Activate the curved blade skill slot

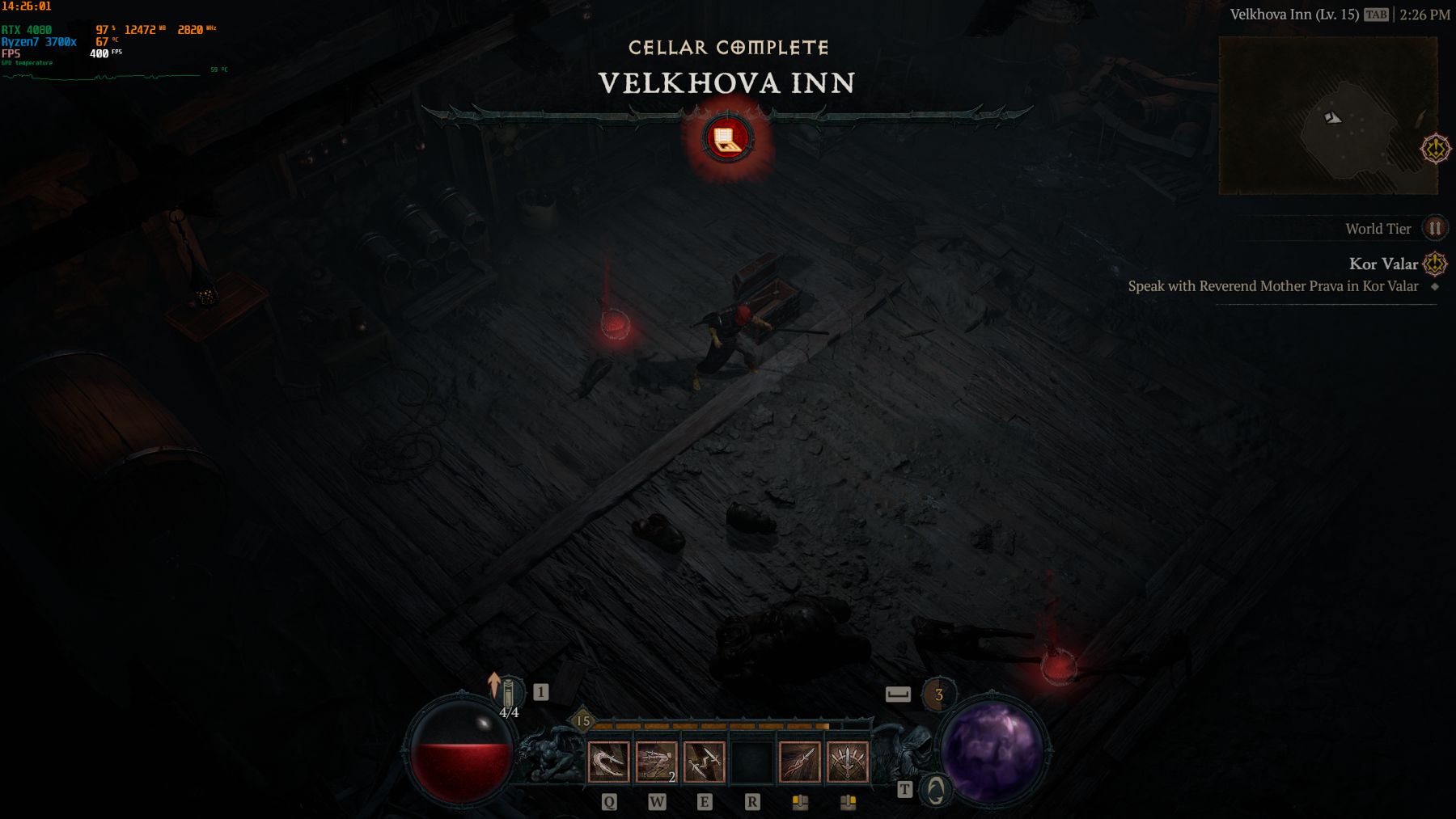[x=607, y=762]
